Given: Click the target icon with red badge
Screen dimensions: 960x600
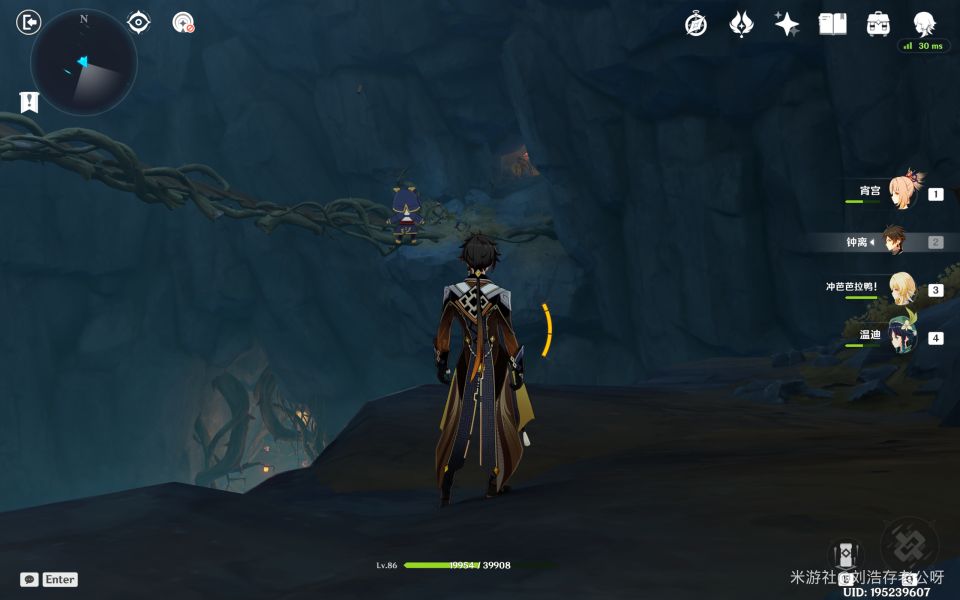Looking at the screenshot, I should (x=182, y=22).
